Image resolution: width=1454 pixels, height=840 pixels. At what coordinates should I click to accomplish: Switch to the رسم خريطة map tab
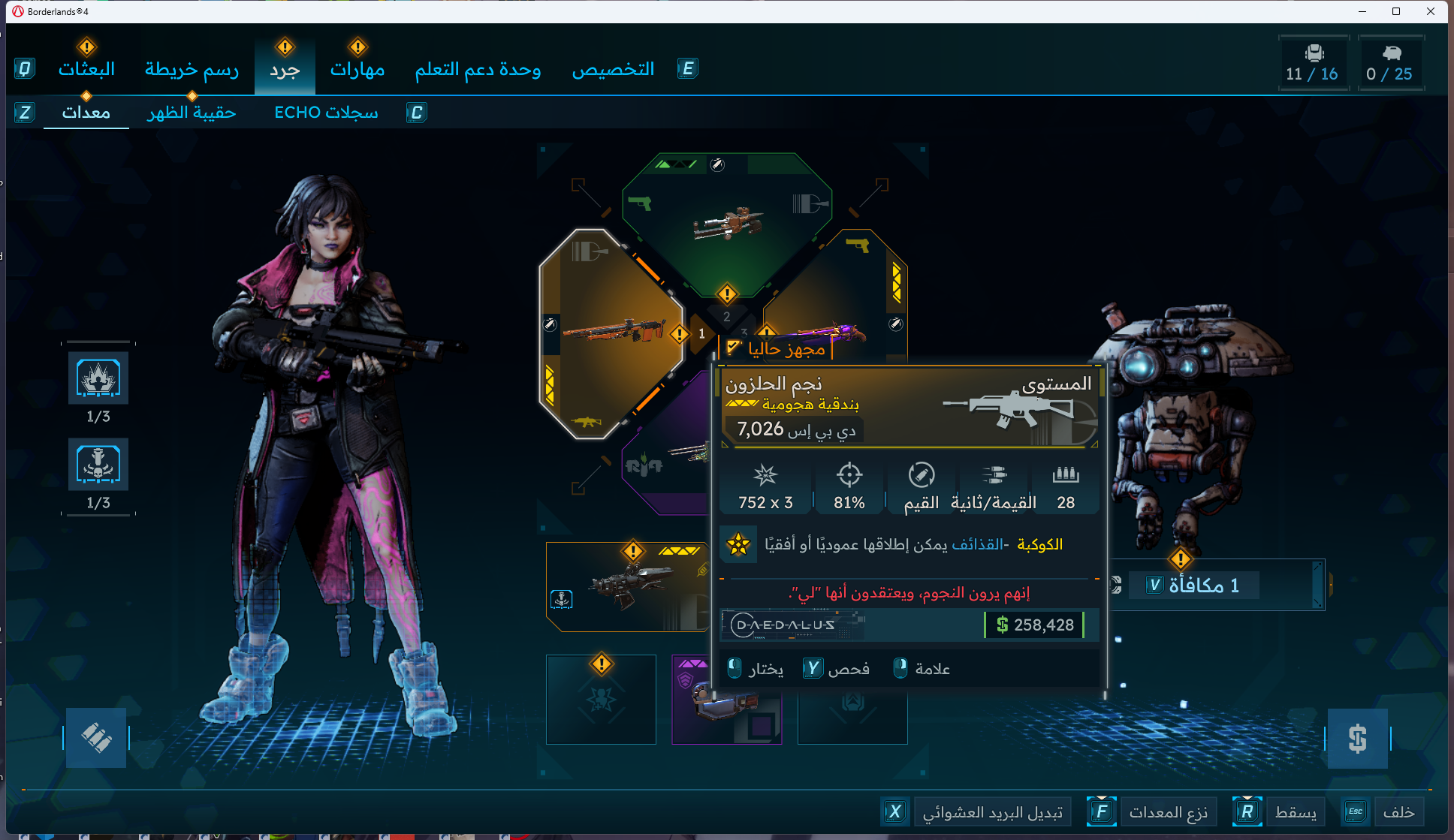192,70
